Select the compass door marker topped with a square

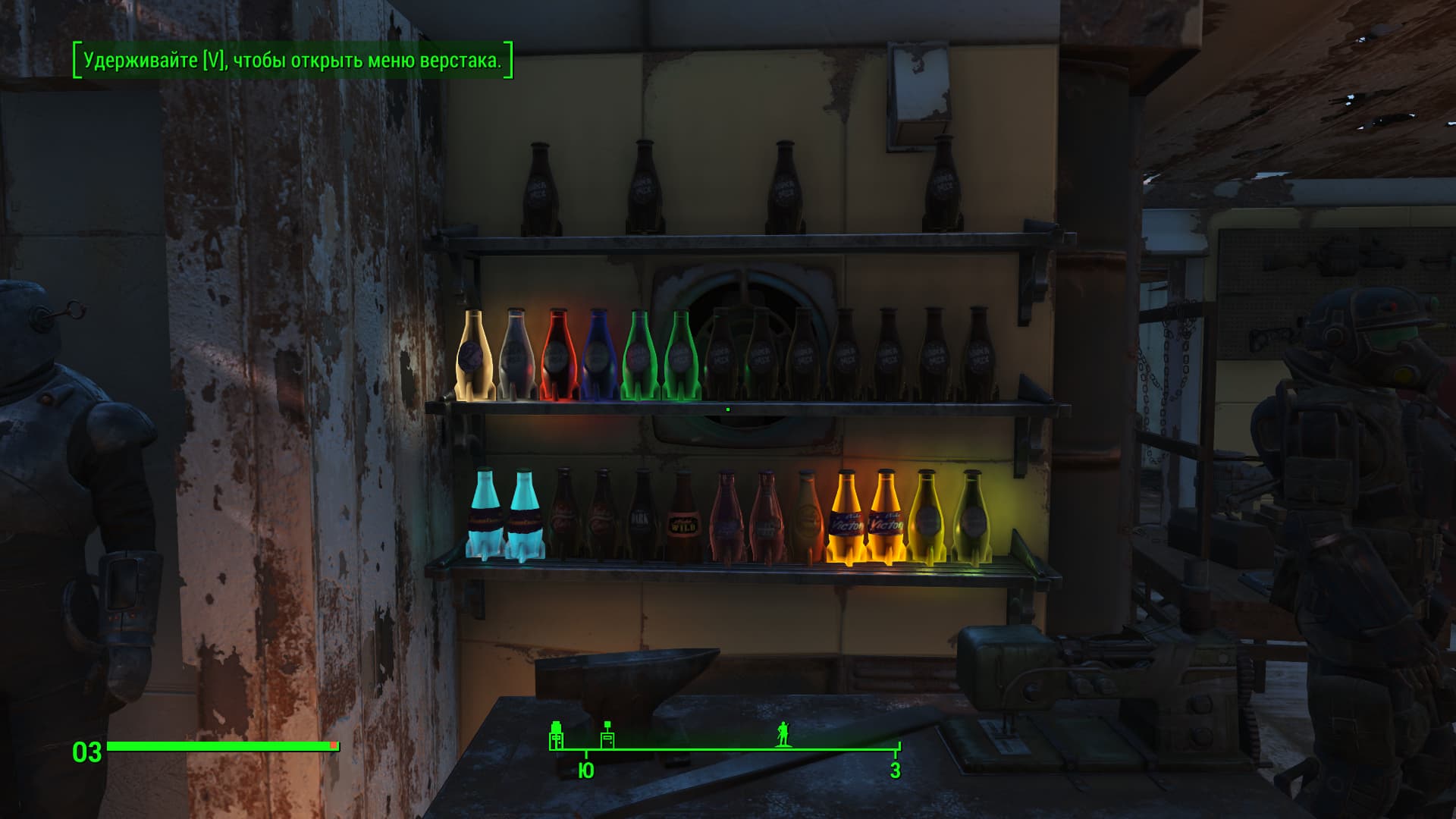click(607, 736)
